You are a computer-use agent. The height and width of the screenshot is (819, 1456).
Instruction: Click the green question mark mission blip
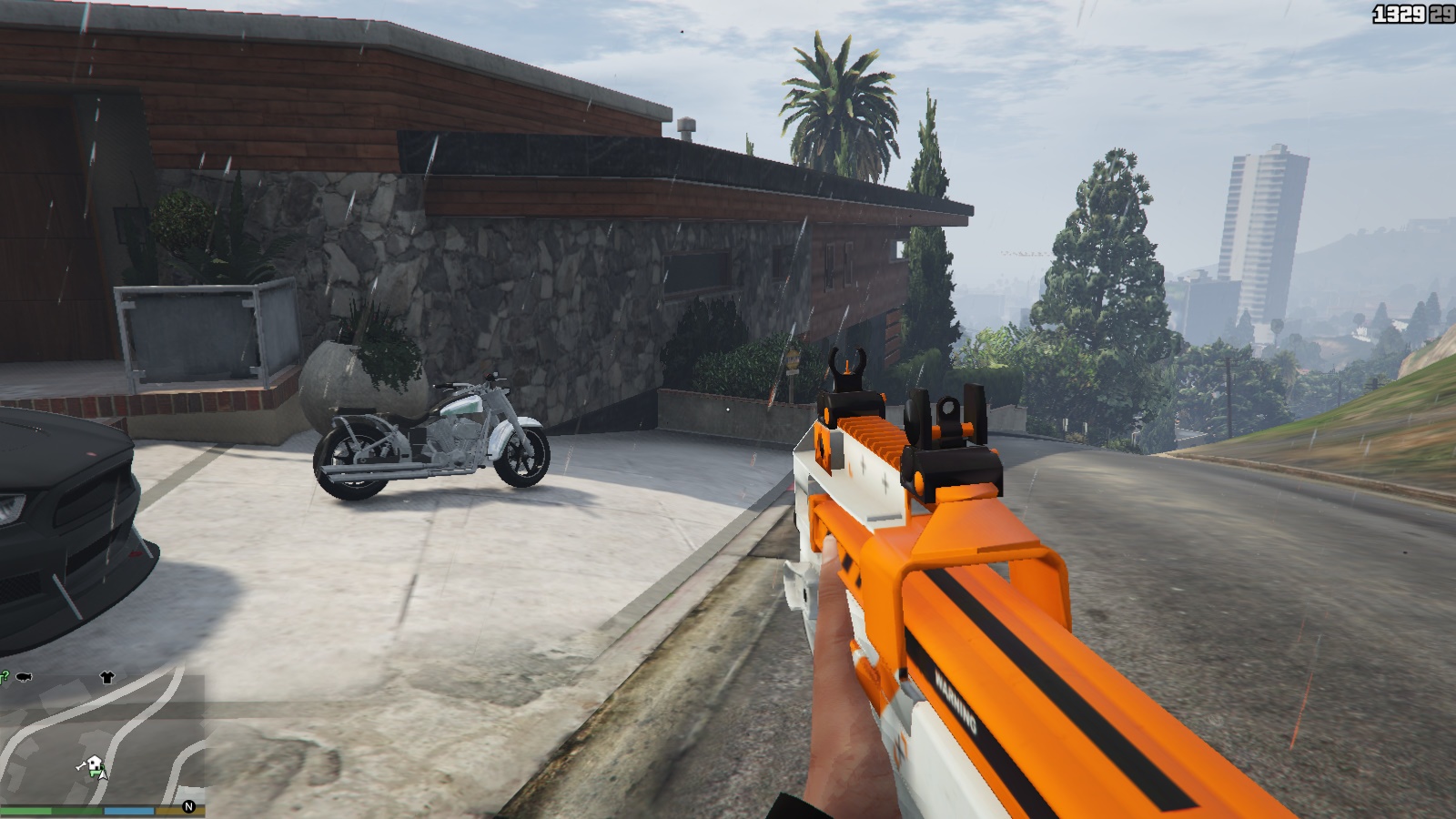5,674
